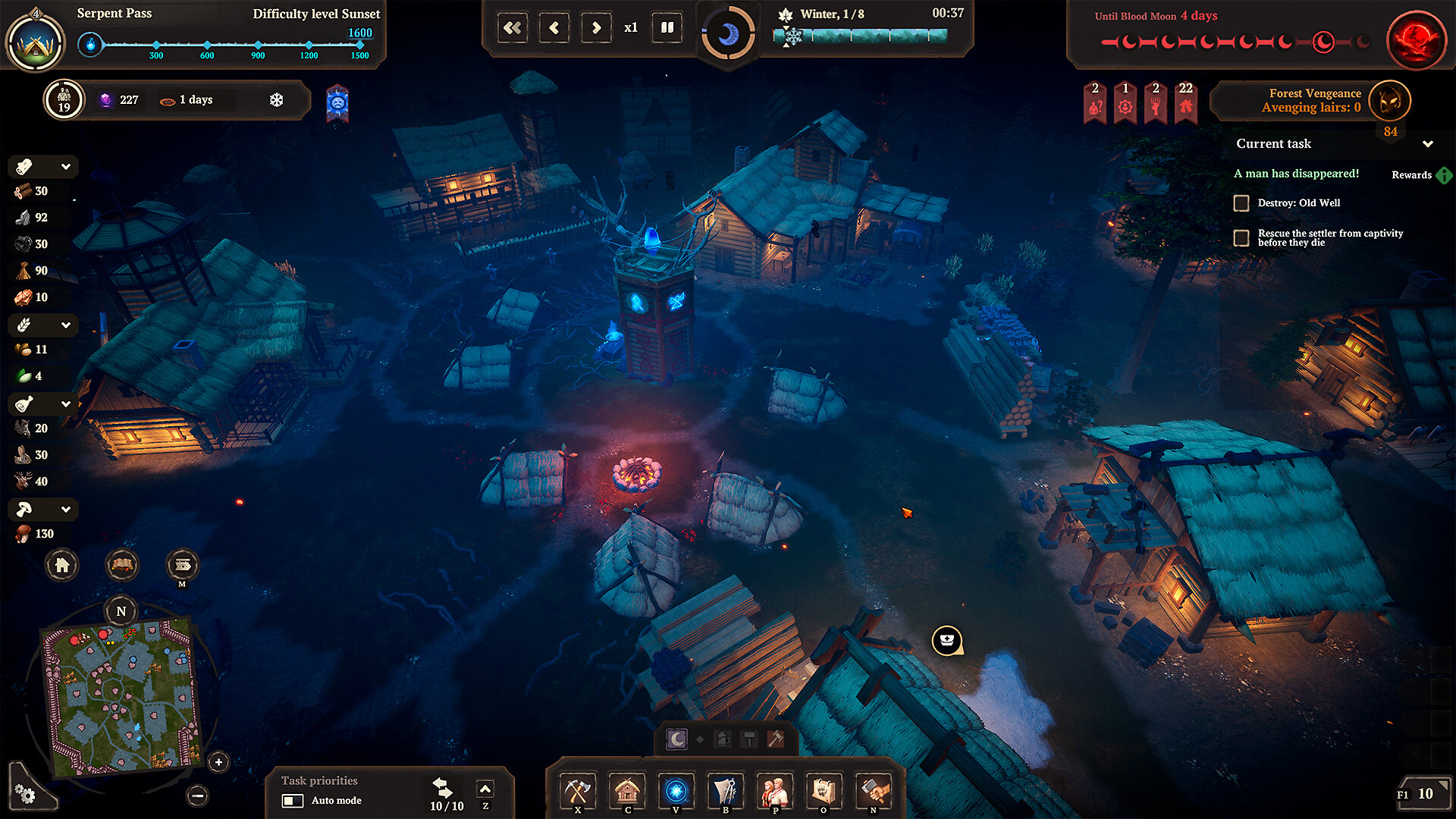Click the home icon button
Screen dimensions: 1456x819
pos(62,565)
